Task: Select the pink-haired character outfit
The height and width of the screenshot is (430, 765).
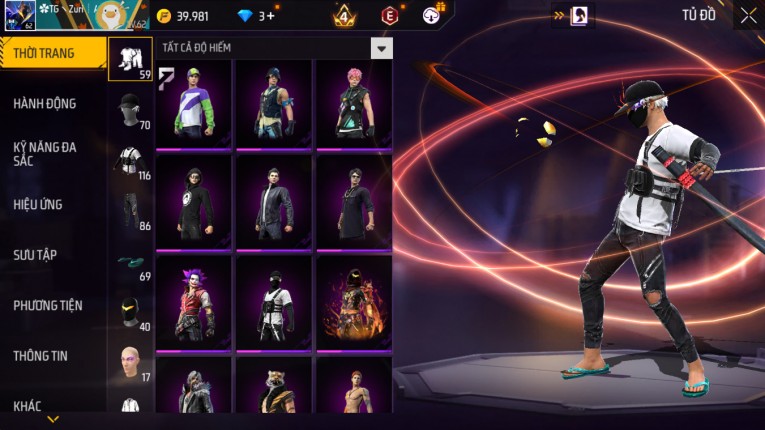Action: [x=354, y=103]
